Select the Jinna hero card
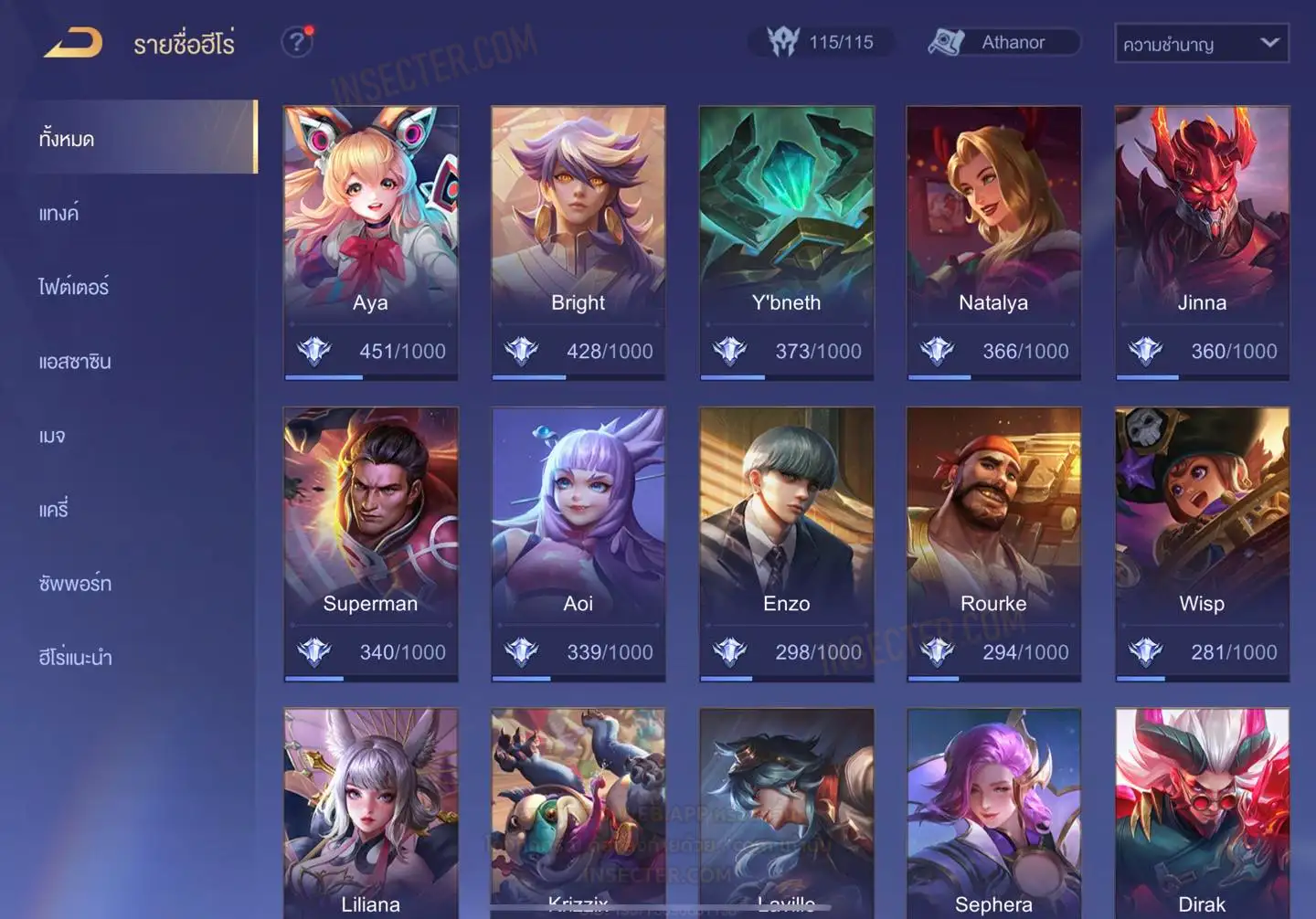This screenshot has height=919, width=1316. tap(1202, 241)
